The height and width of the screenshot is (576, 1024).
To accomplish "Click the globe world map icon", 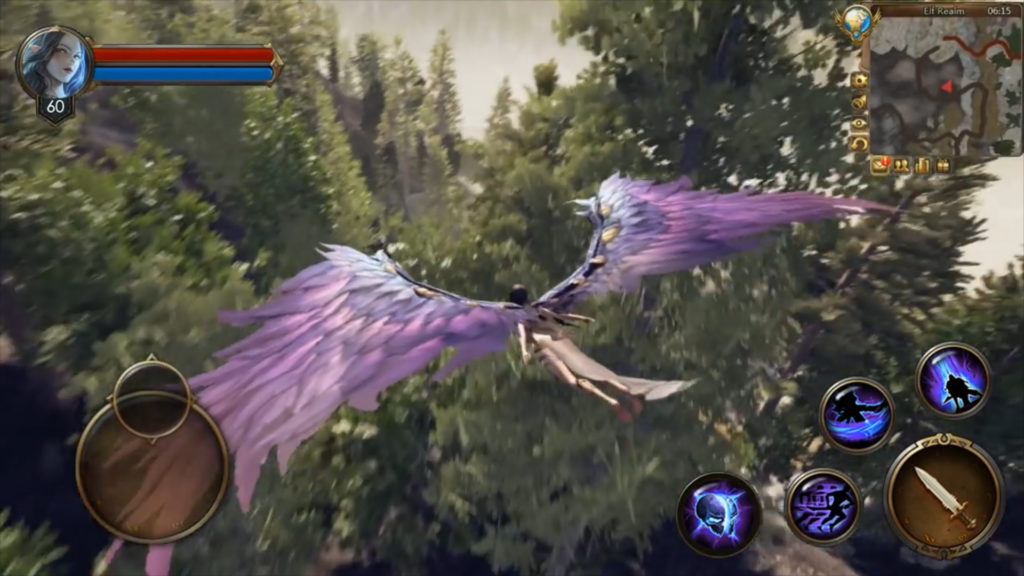I will point(856,22).
